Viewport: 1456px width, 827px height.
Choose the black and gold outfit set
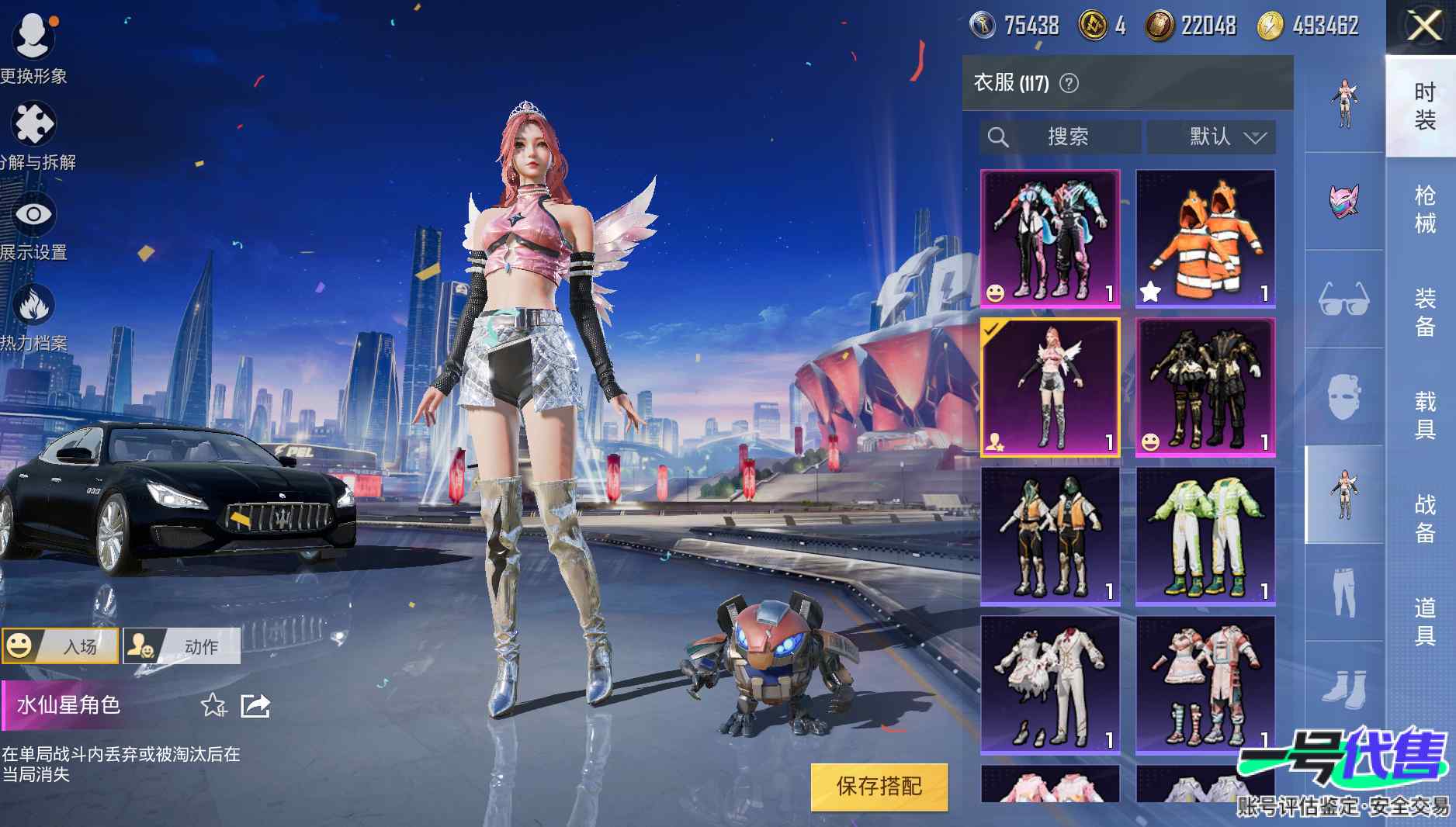[1205, 386]
